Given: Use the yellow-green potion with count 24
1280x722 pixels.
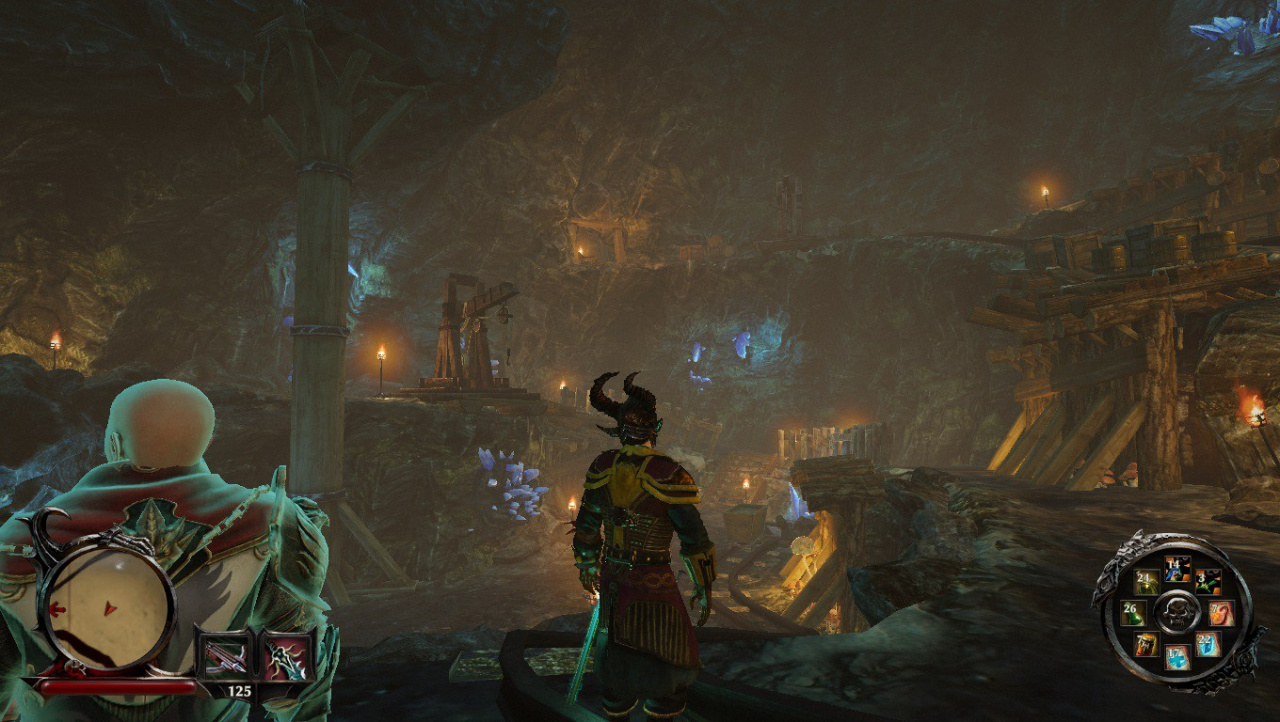Looking at the screenshot, I should [x=1147, y=583].
